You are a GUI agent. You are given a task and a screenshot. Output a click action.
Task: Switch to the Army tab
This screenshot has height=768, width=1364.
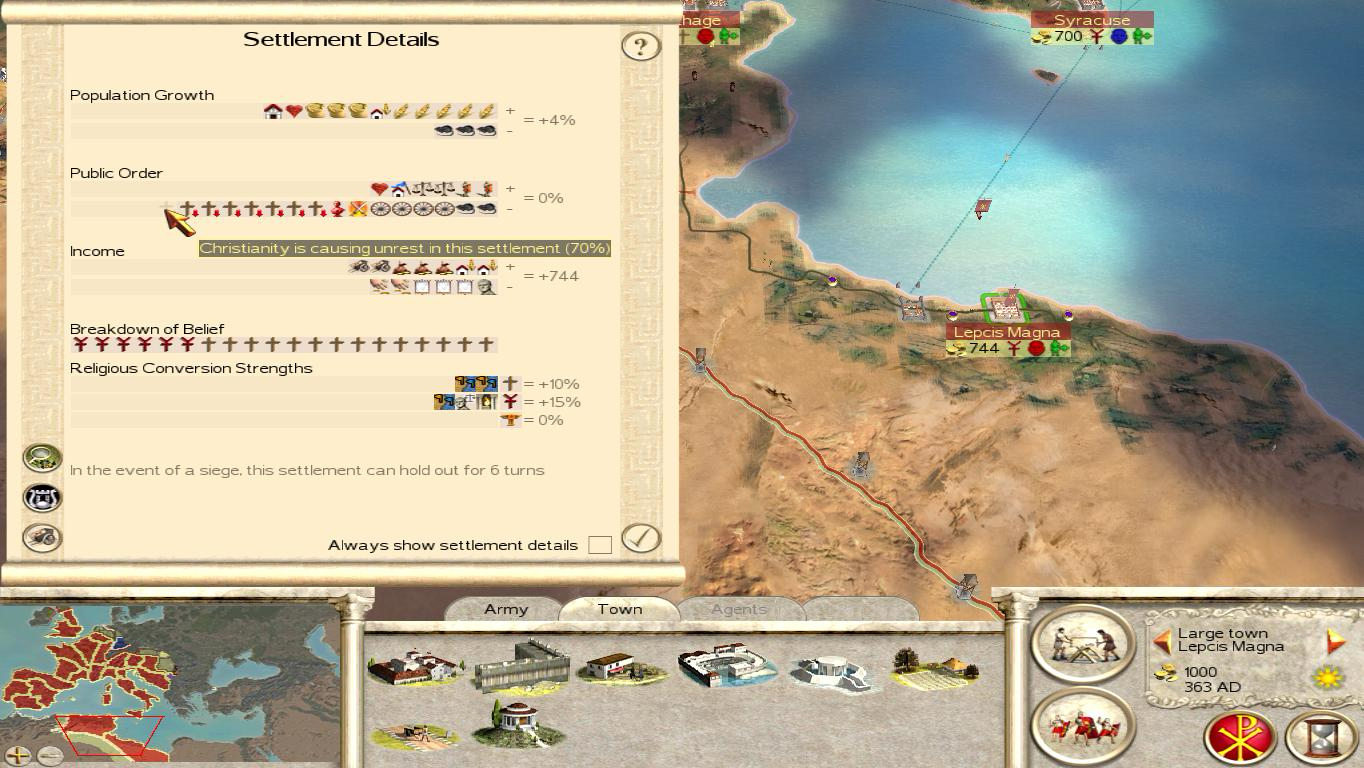click(x=506, y=609)
